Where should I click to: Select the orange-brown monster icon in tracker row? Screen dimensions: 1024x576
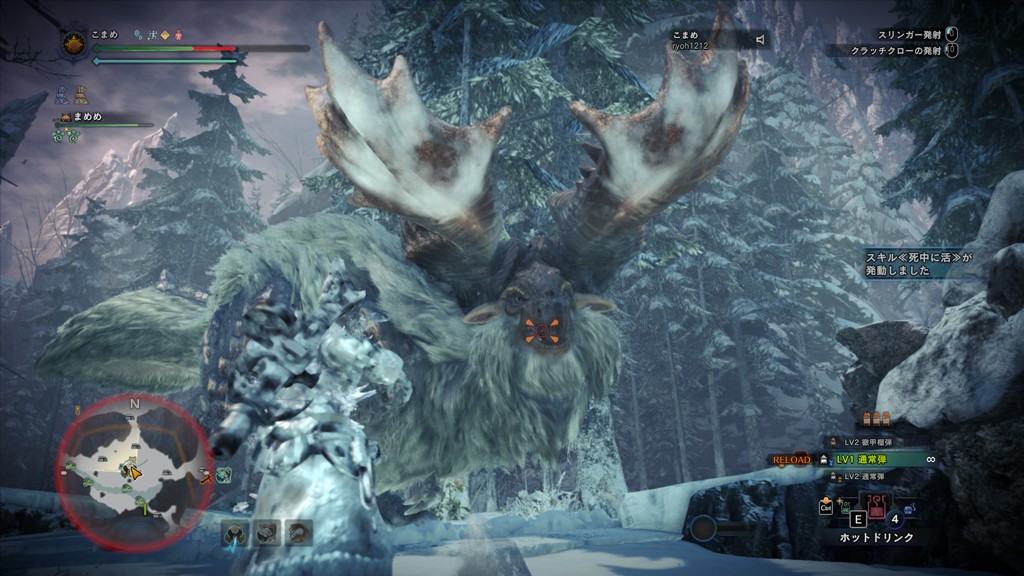(x=298, y=532)
